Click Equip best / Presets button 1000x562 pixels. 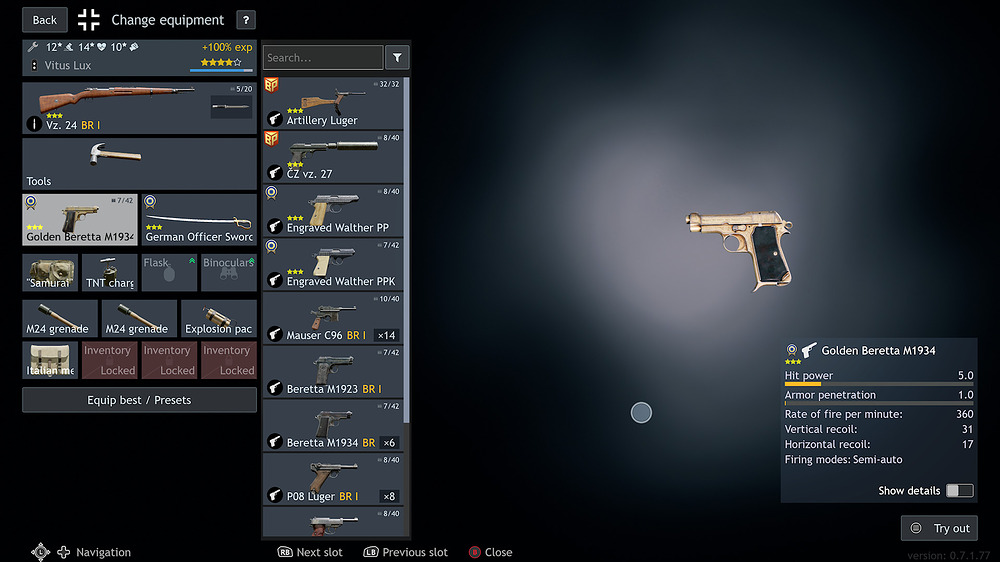[139, 400]
